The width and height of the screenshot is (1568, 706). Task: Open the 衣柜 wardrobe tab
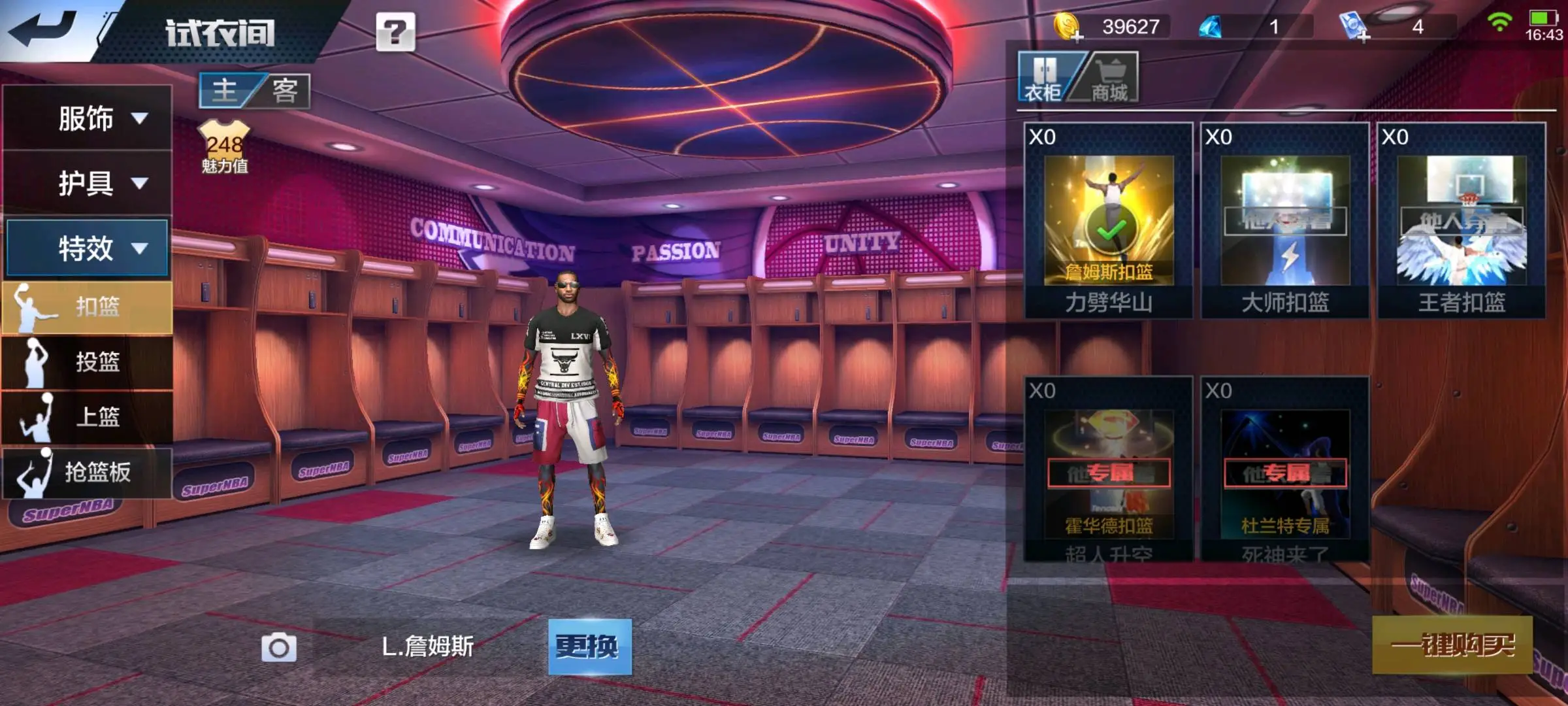click(x=1043, y=78)
